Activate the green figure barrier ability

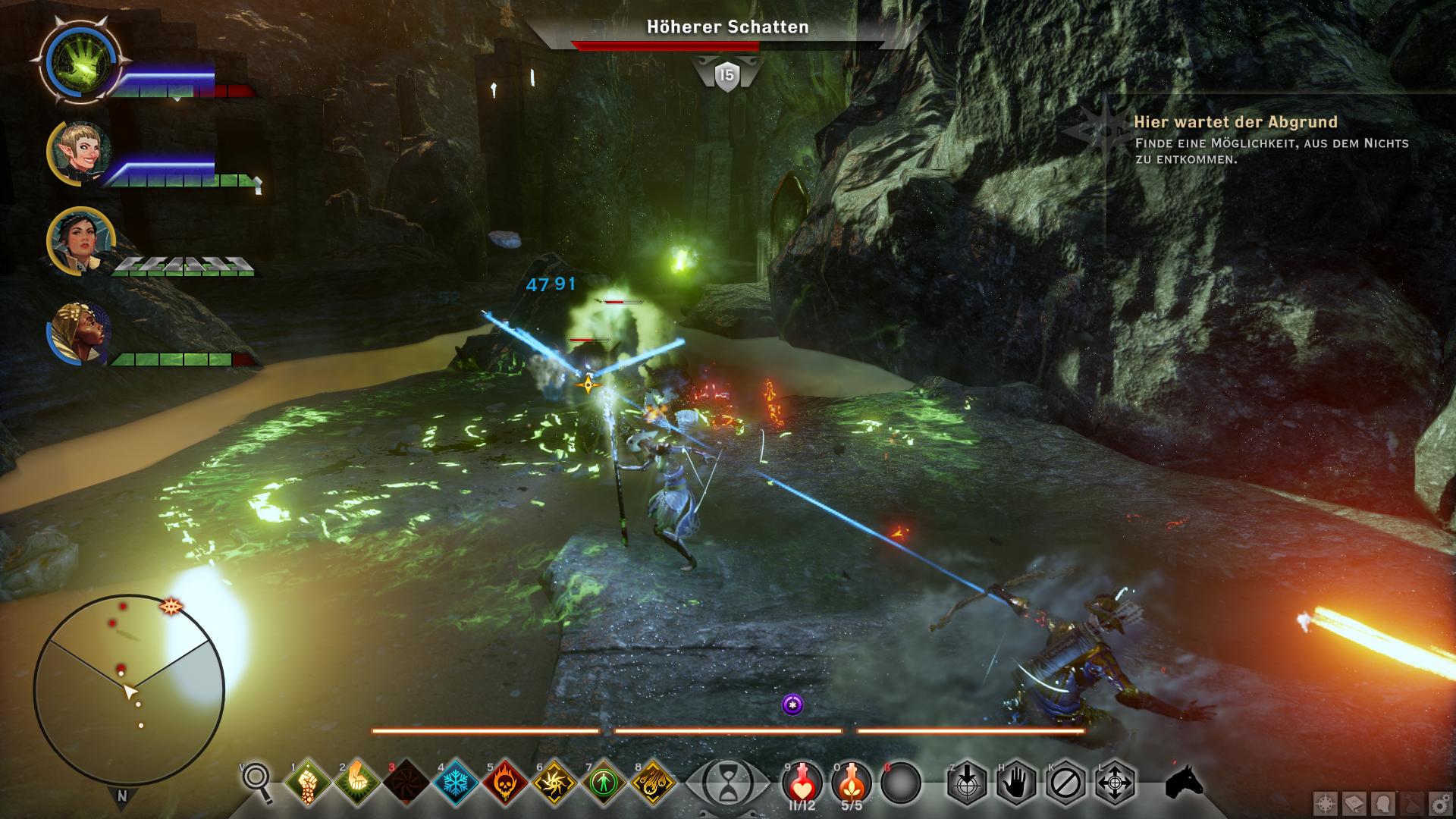[x=604, y=782]
